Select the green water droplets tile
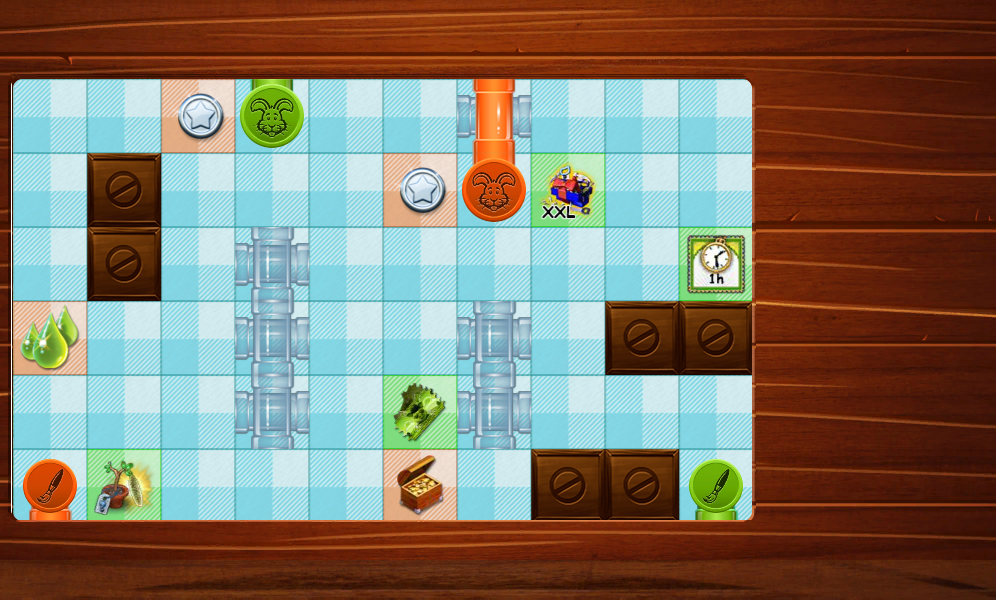996x600 pixels. point(49,338)
